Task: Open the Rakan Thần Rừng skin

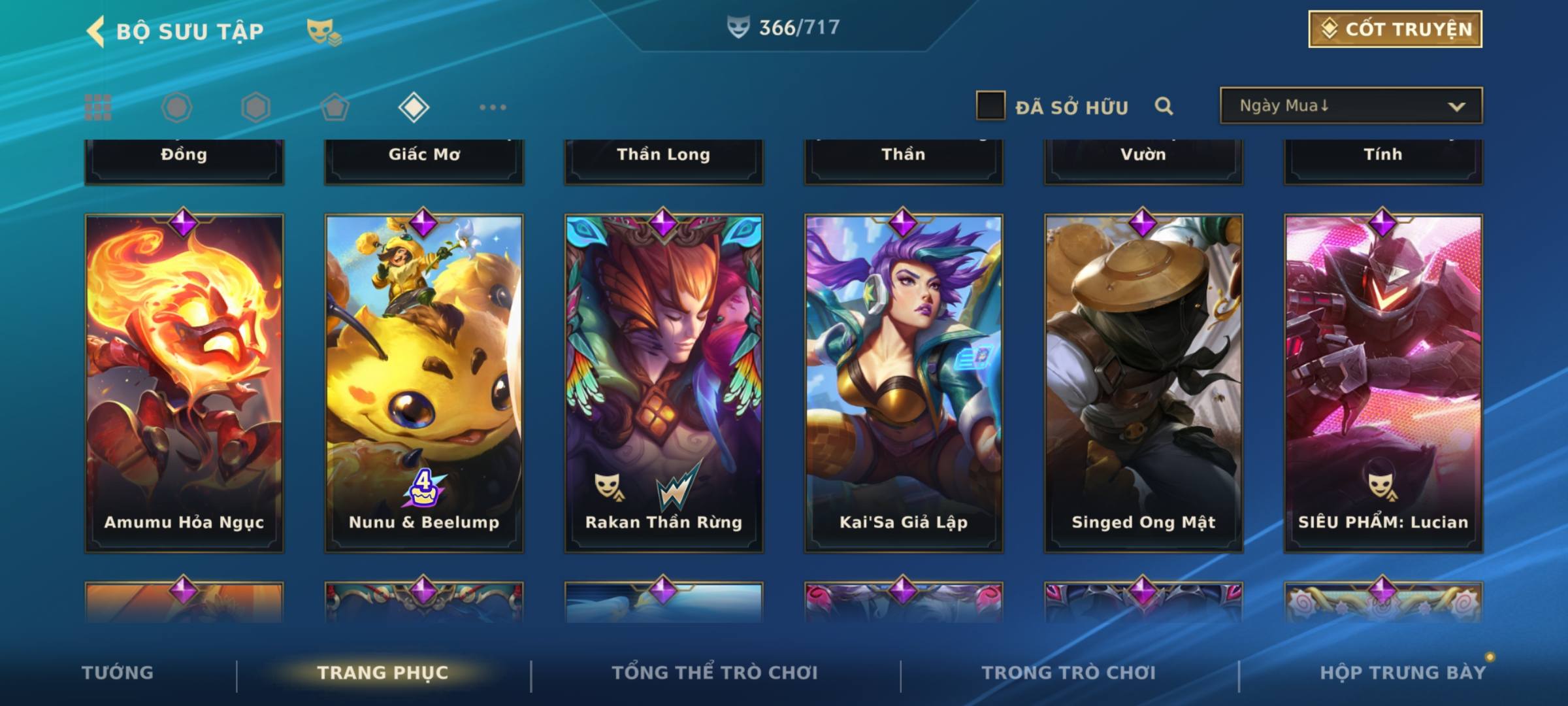Action: (664, 382)
